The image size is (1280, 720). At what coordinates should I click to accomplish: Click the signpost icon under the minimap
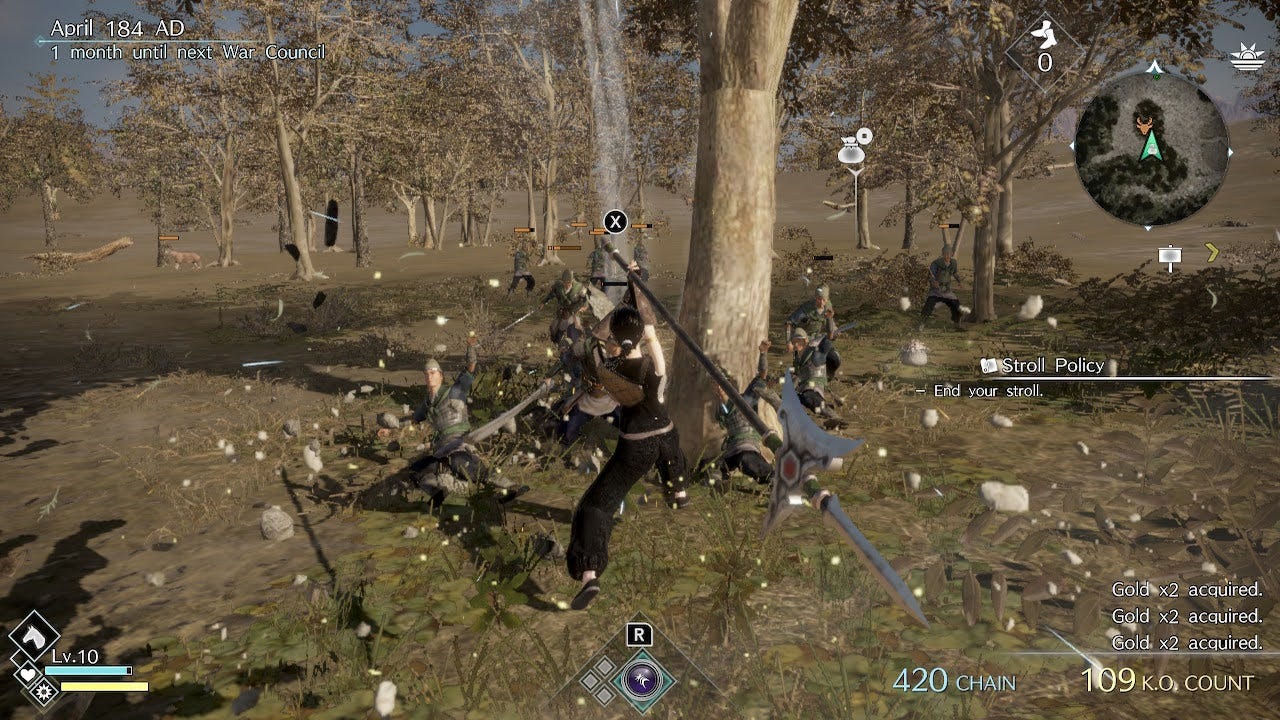[x=1170, y=257]
